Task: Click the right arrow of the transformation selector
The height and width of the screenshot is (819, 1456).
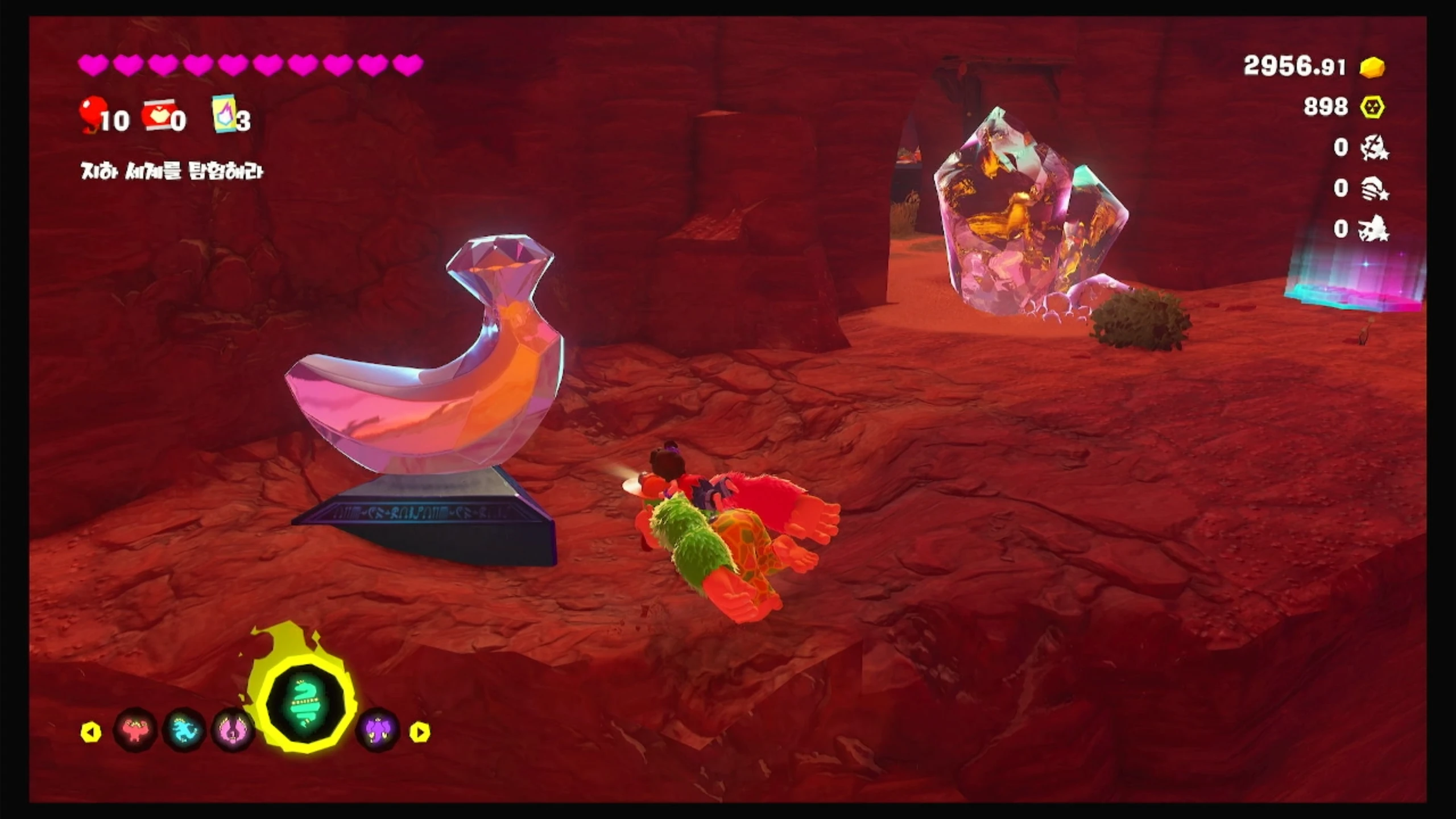Action: tap(420, 732)
